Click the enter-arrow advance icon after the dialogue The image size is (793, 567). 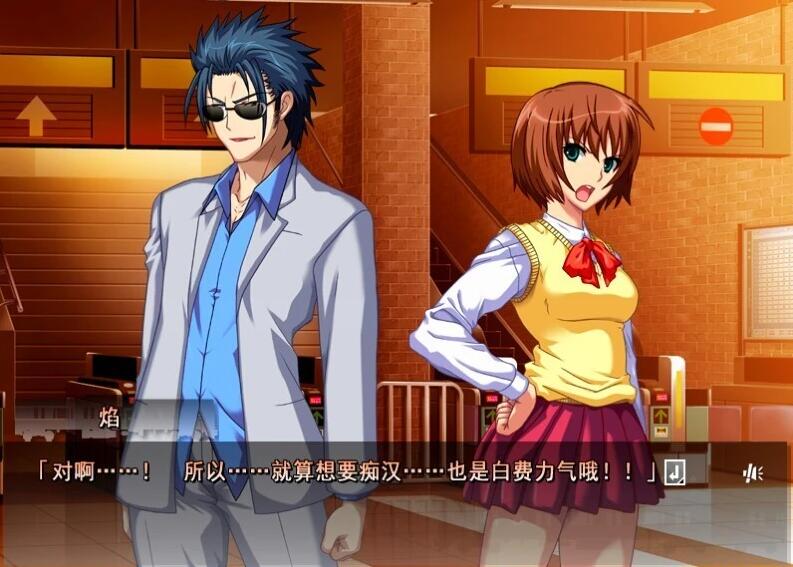pyautogui.click(x=676, y=472)
